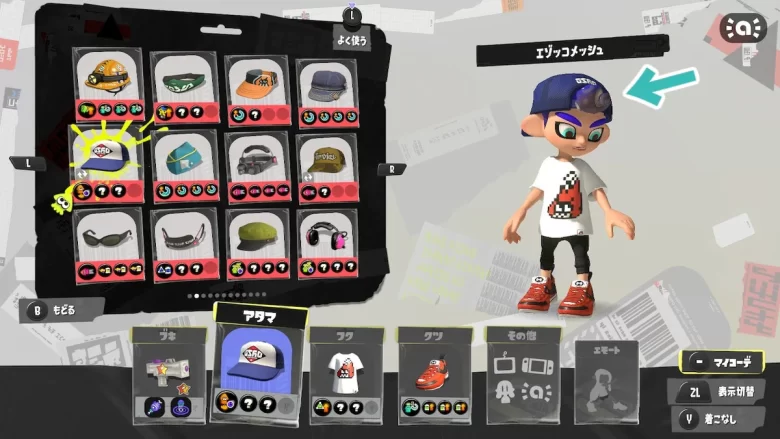Switch to the フク clothing tab
The width and height of the screenshot is (780, 439).
(x=346, y=372)
